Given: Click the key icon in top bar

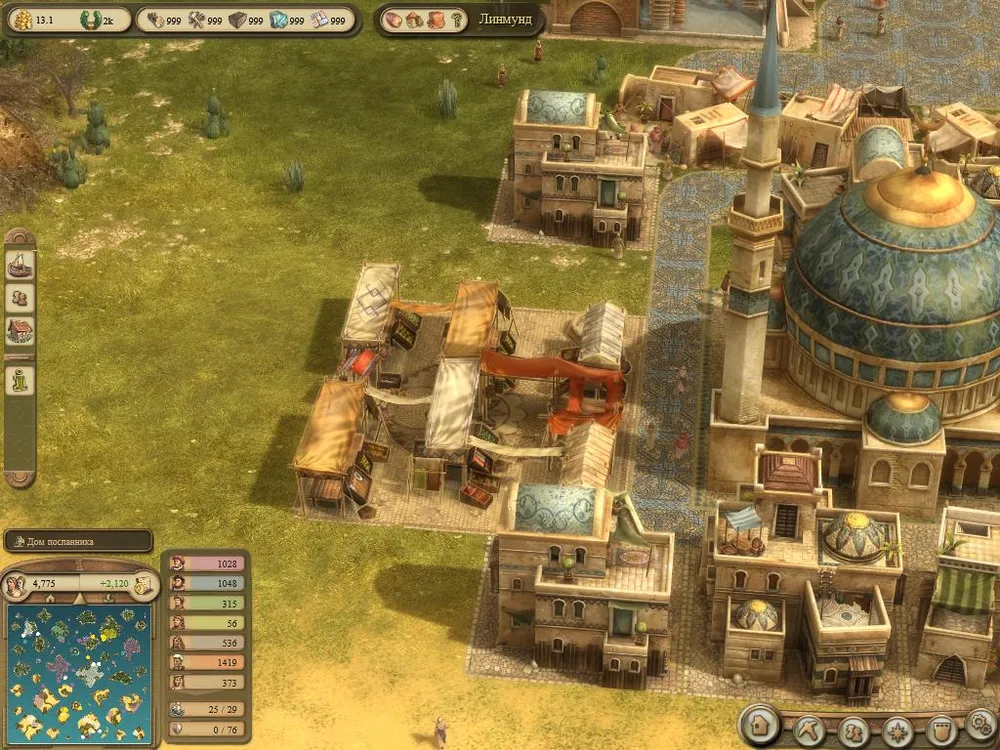Looking at the screenshot, I should 455,19.
